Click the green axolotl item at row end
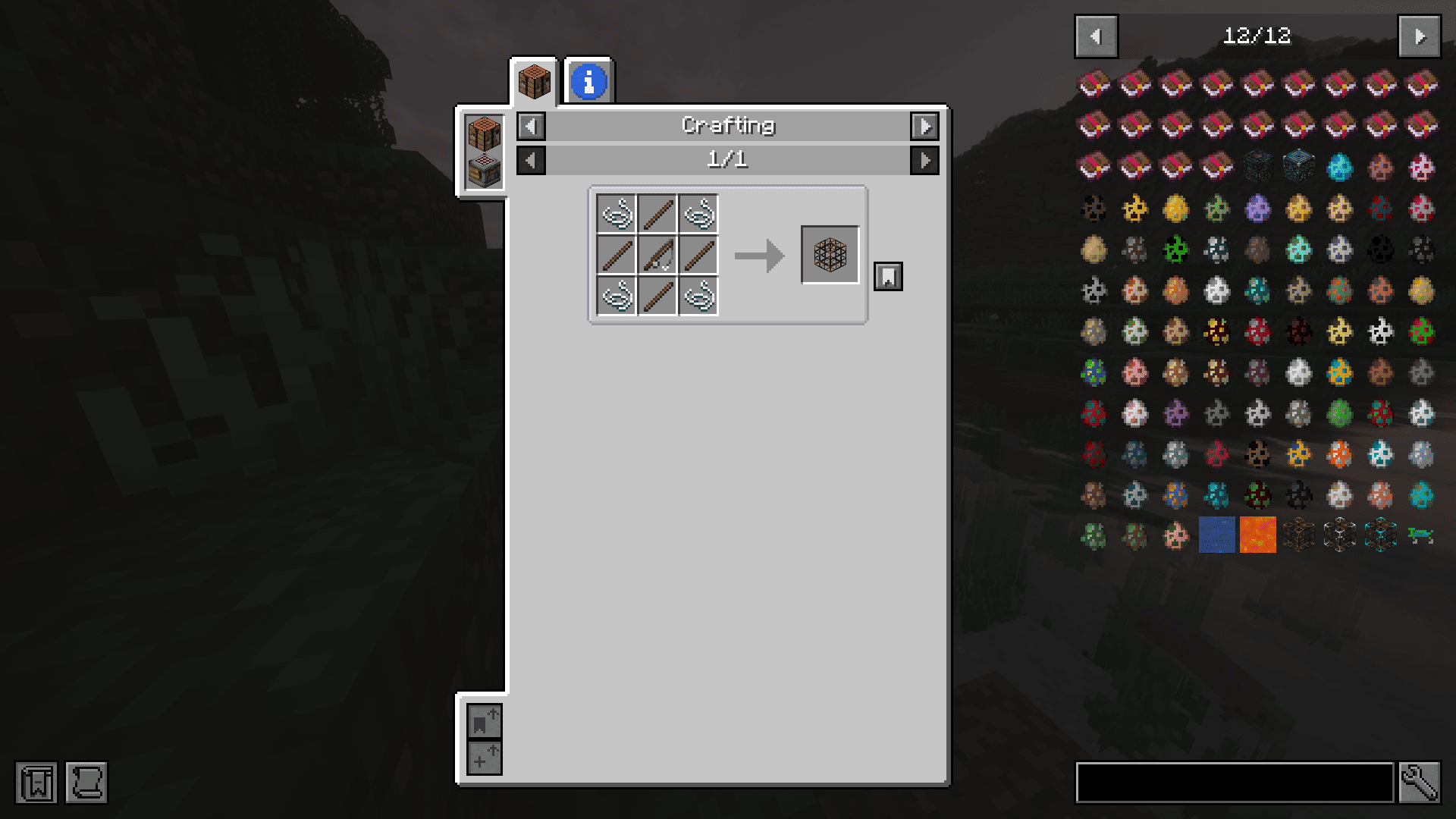The image size is (1456, 819). (1420, 535)
